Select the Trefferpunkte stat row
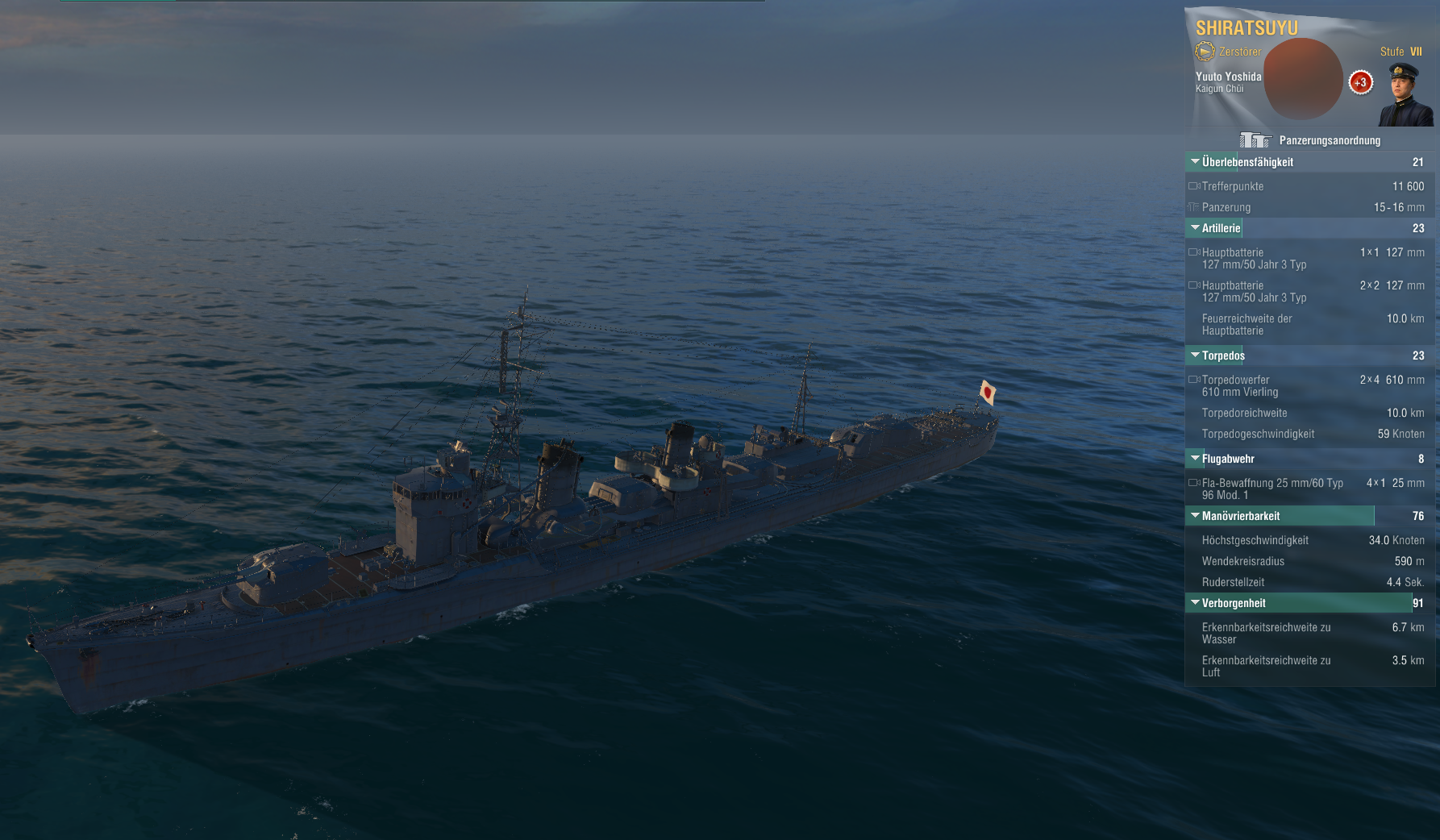 pos(1306,186)
